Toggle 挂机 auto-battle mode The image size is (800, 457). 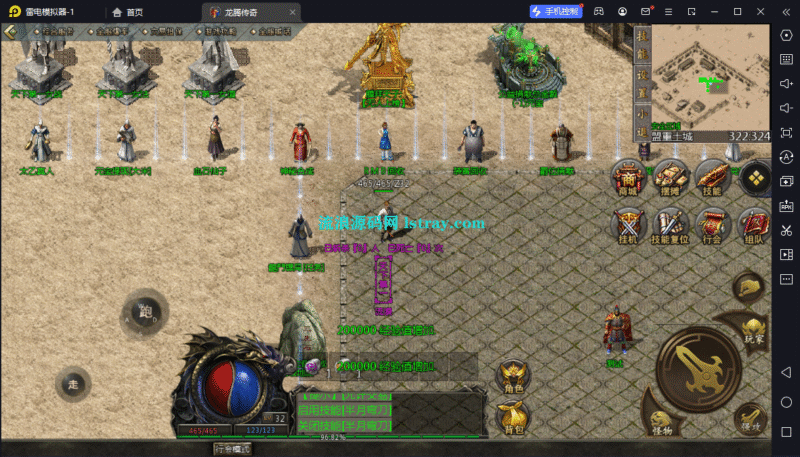(x=629, y=225)
